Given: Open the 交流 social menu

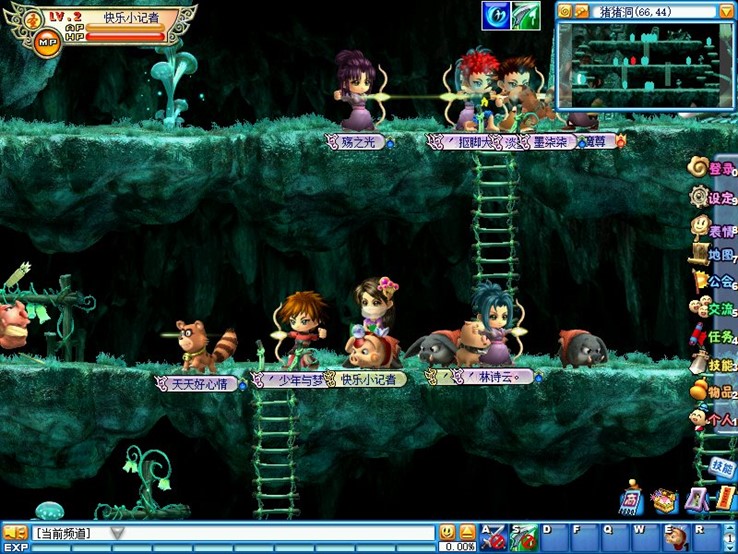Looking at the screenshot, I should point(714,309).
